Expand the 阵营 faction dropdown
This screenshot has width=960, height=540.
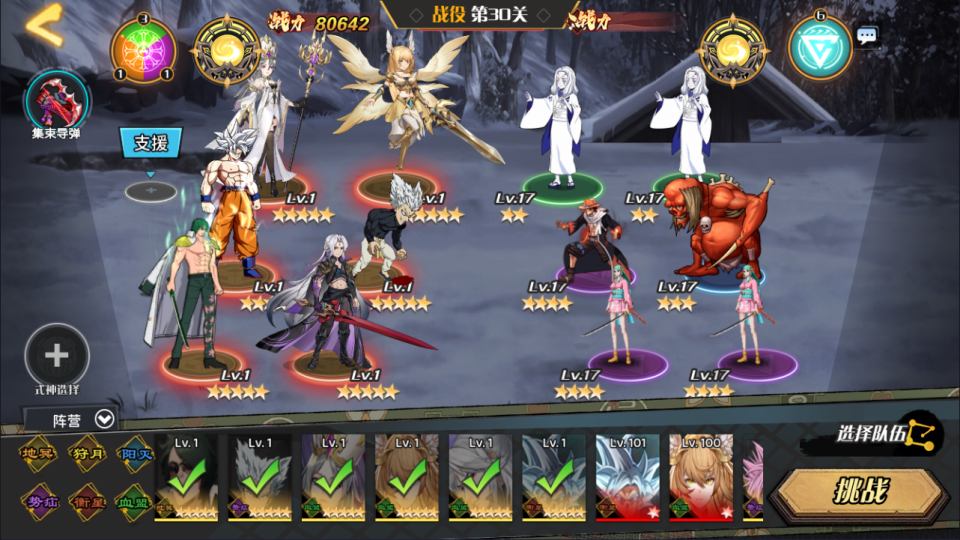pyautogui.click(x=70, y=420)
